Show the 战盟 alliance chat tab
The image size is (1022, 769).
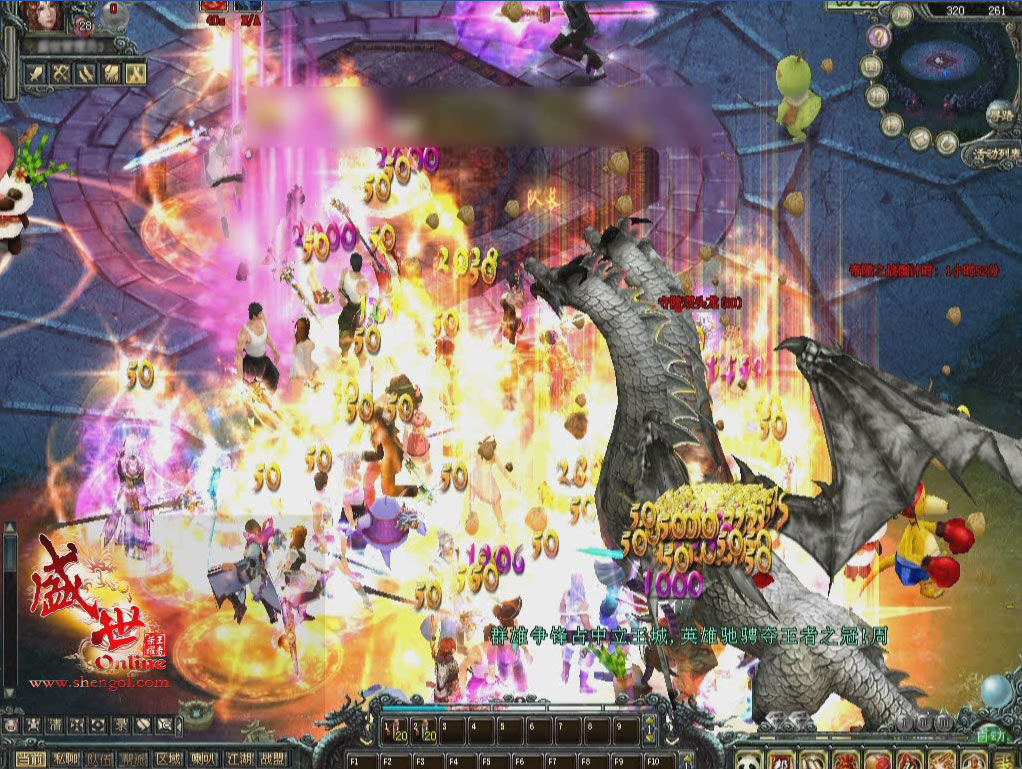tap(272, 760)
